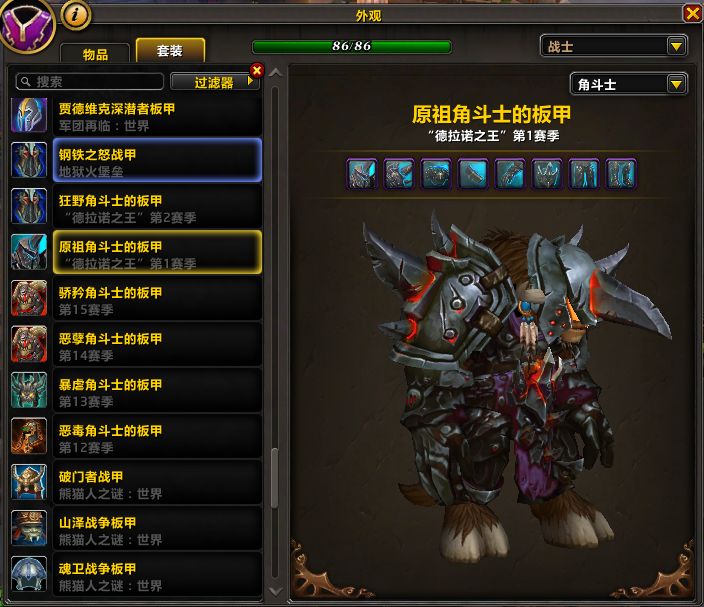The height and width of the screenshot is (607, 704).
Task: Choose the 暴虐角斗士的板甲 set
Action: point(136,391)
